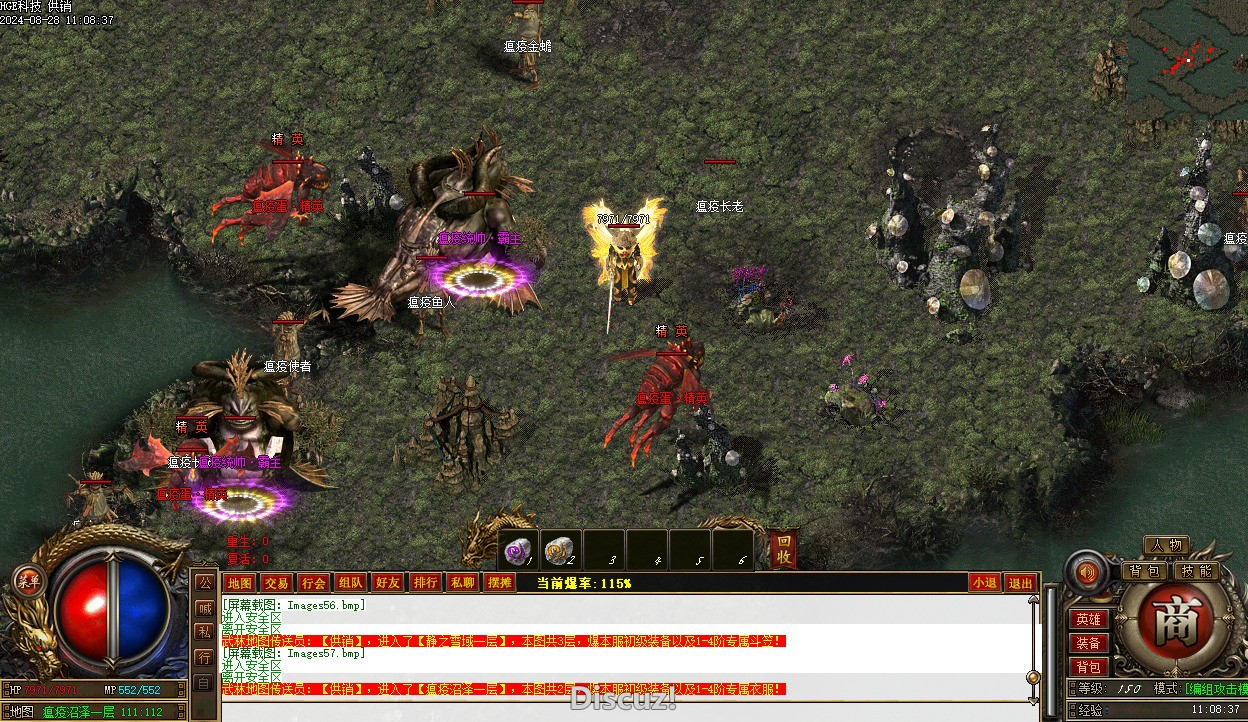Open the 回收 recycle banner
Image resolution: width=1248 pixels, height=722 pixels.
coord(784,549)
